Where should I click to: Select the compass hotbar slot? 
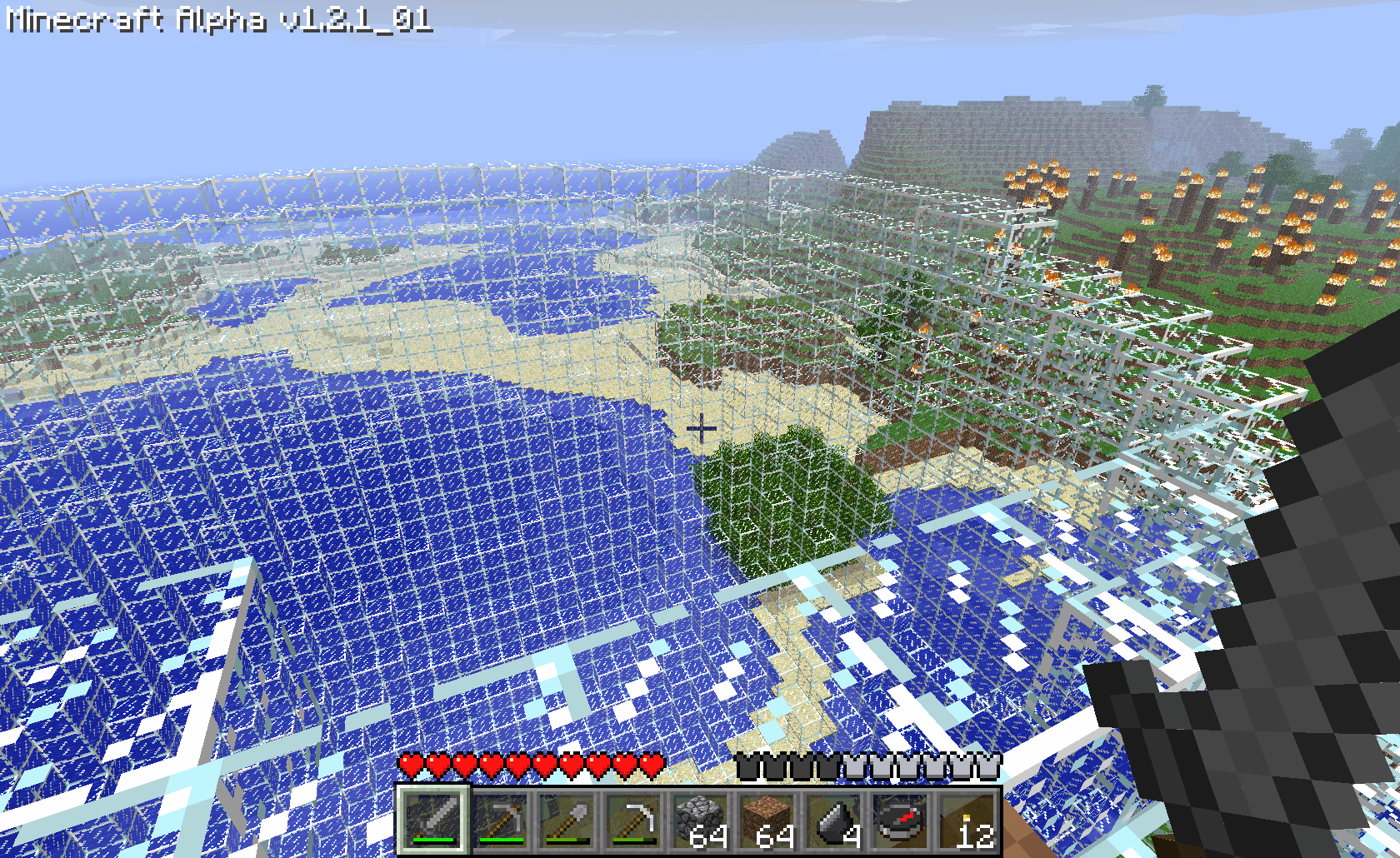pos(899,820)
